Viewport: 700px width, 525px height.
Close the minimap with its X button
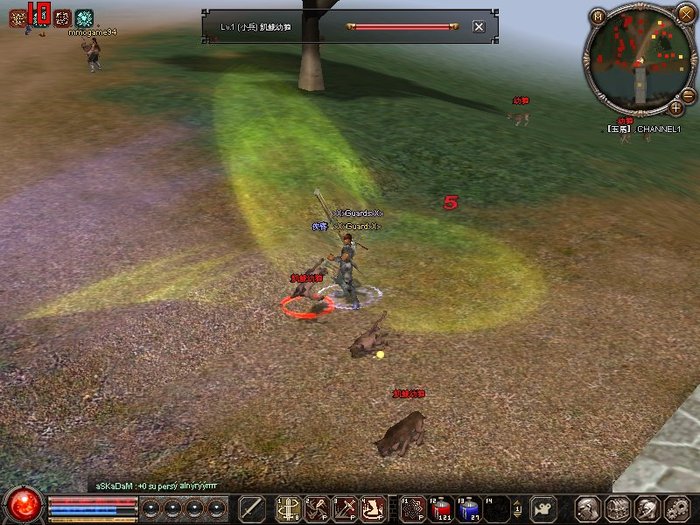tap(685, 13)
